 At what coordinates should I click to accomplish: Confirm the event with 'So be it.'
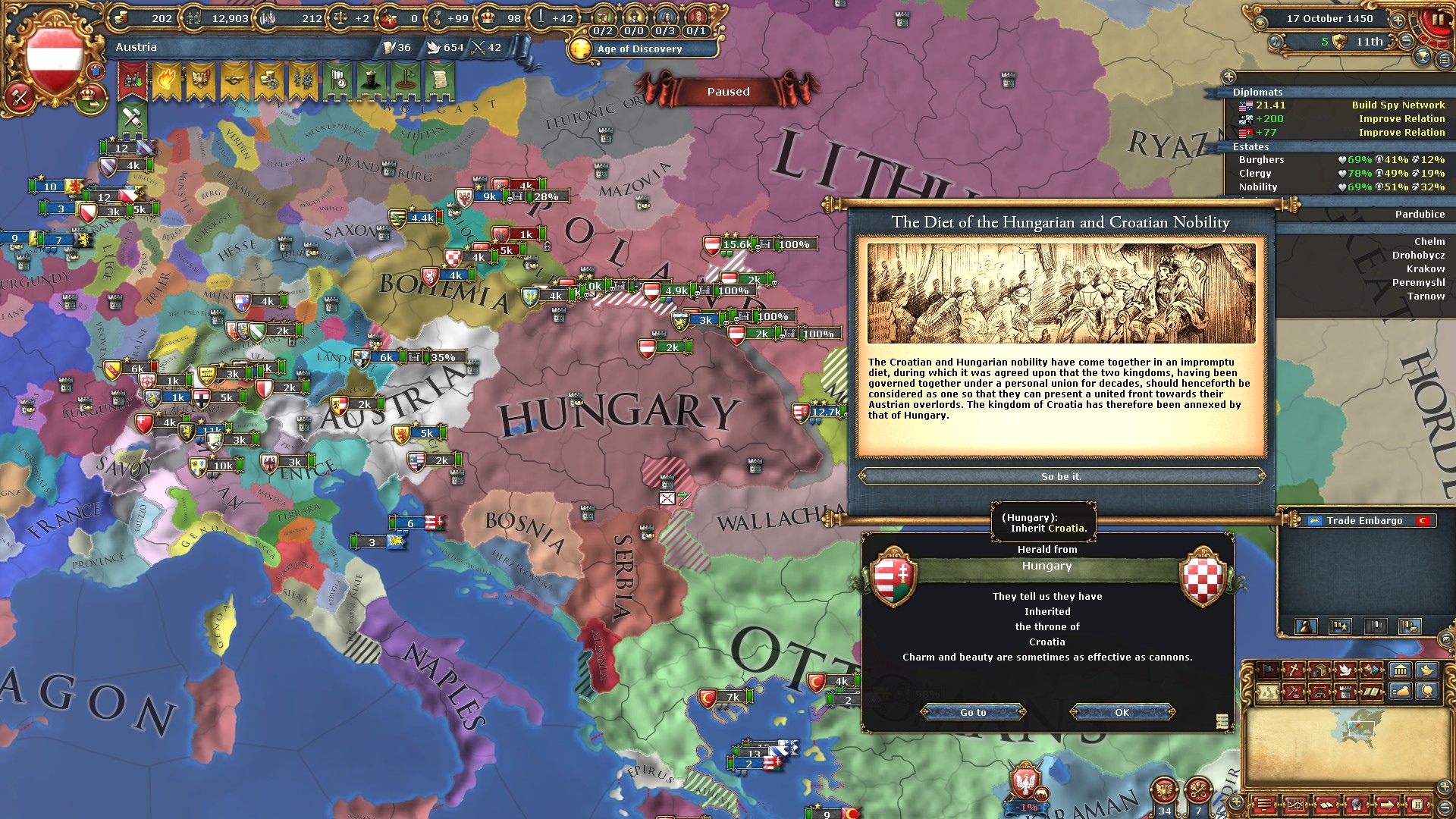tap(1061, 476)
